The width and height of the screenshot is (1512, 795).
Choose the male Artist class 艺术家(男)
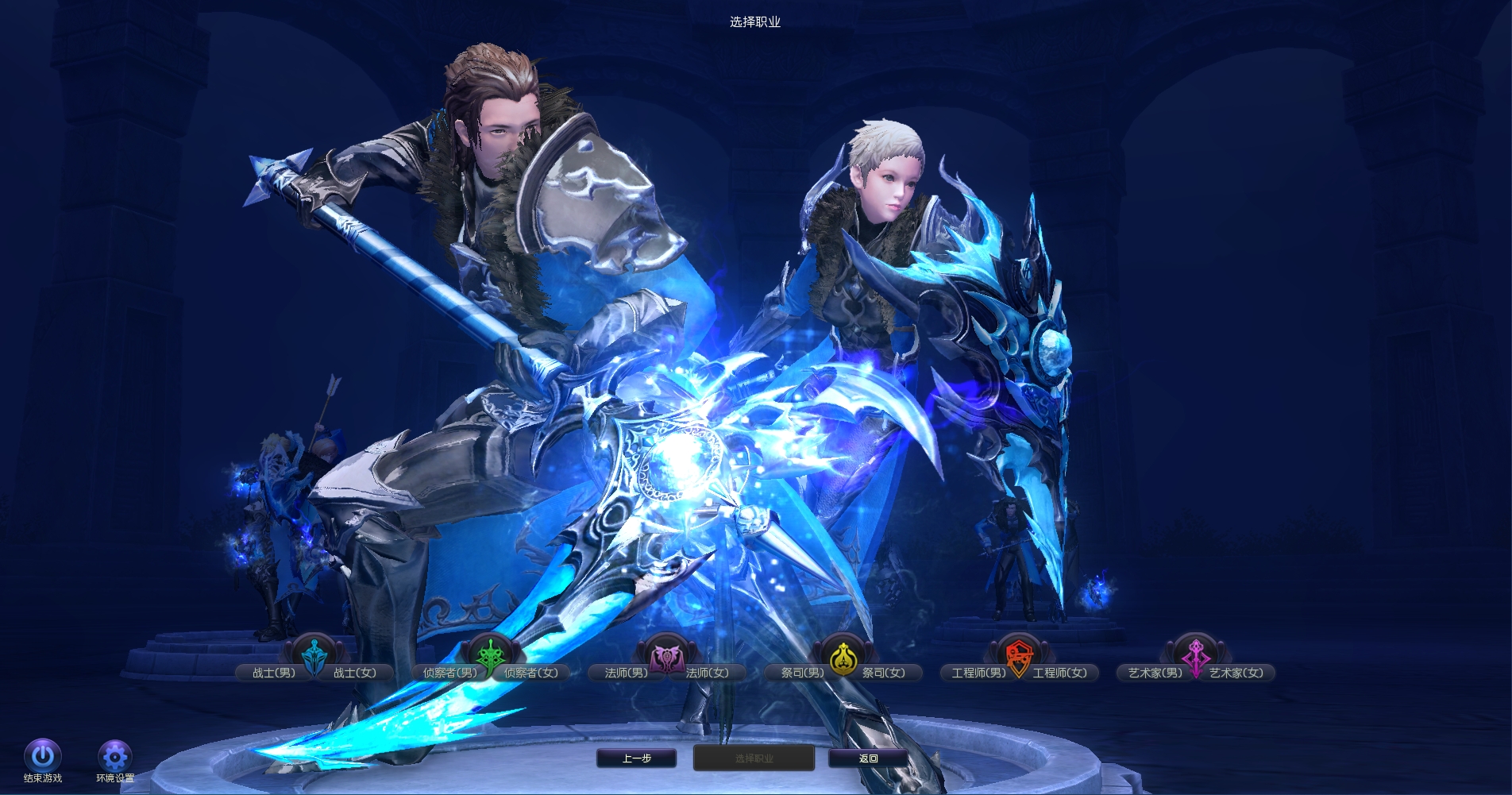tap(1155, 673)
